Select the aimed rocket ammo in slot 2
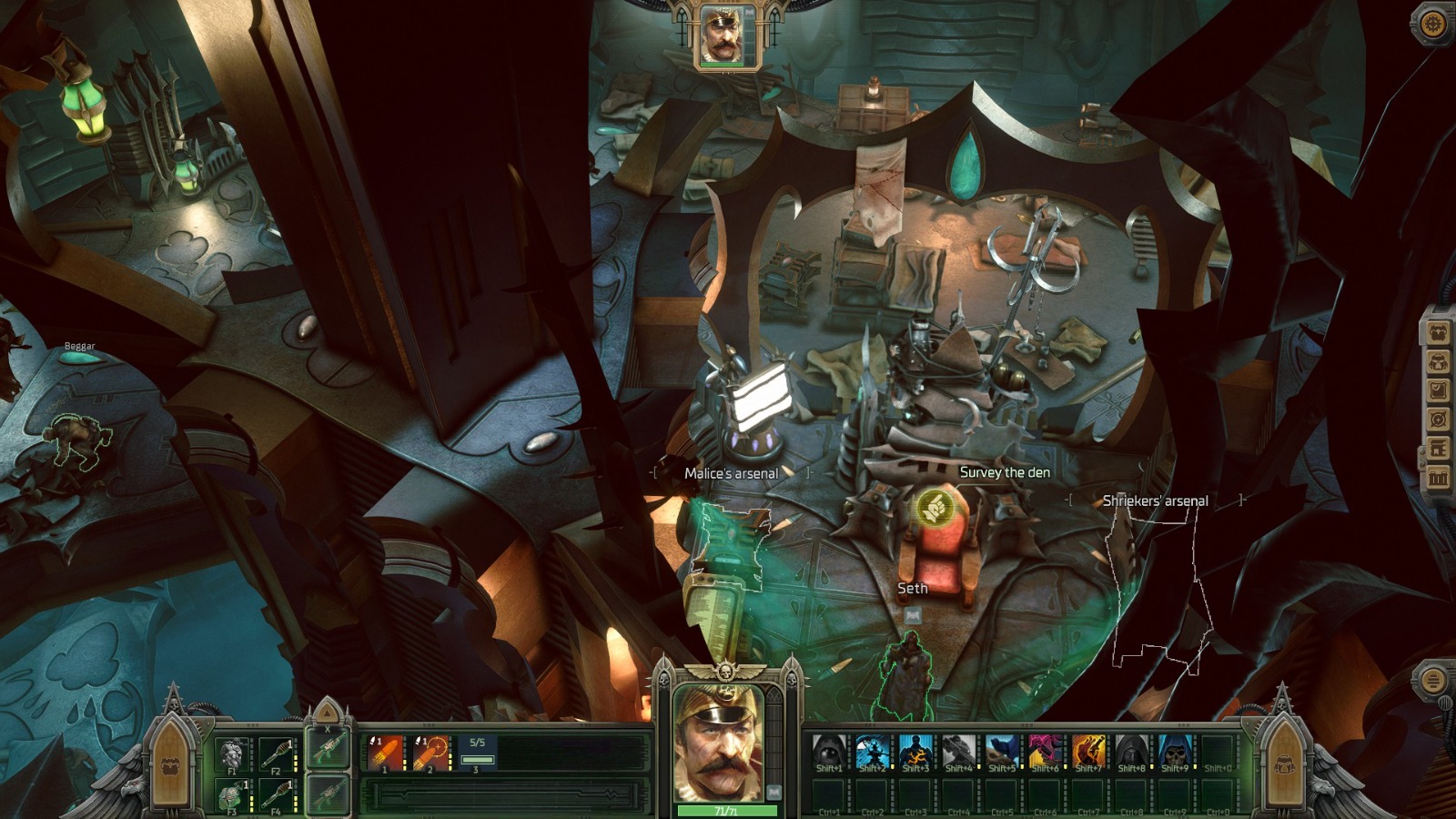Image resolution: width=1456 pixels, height=819 pixels. pos(430,753)
